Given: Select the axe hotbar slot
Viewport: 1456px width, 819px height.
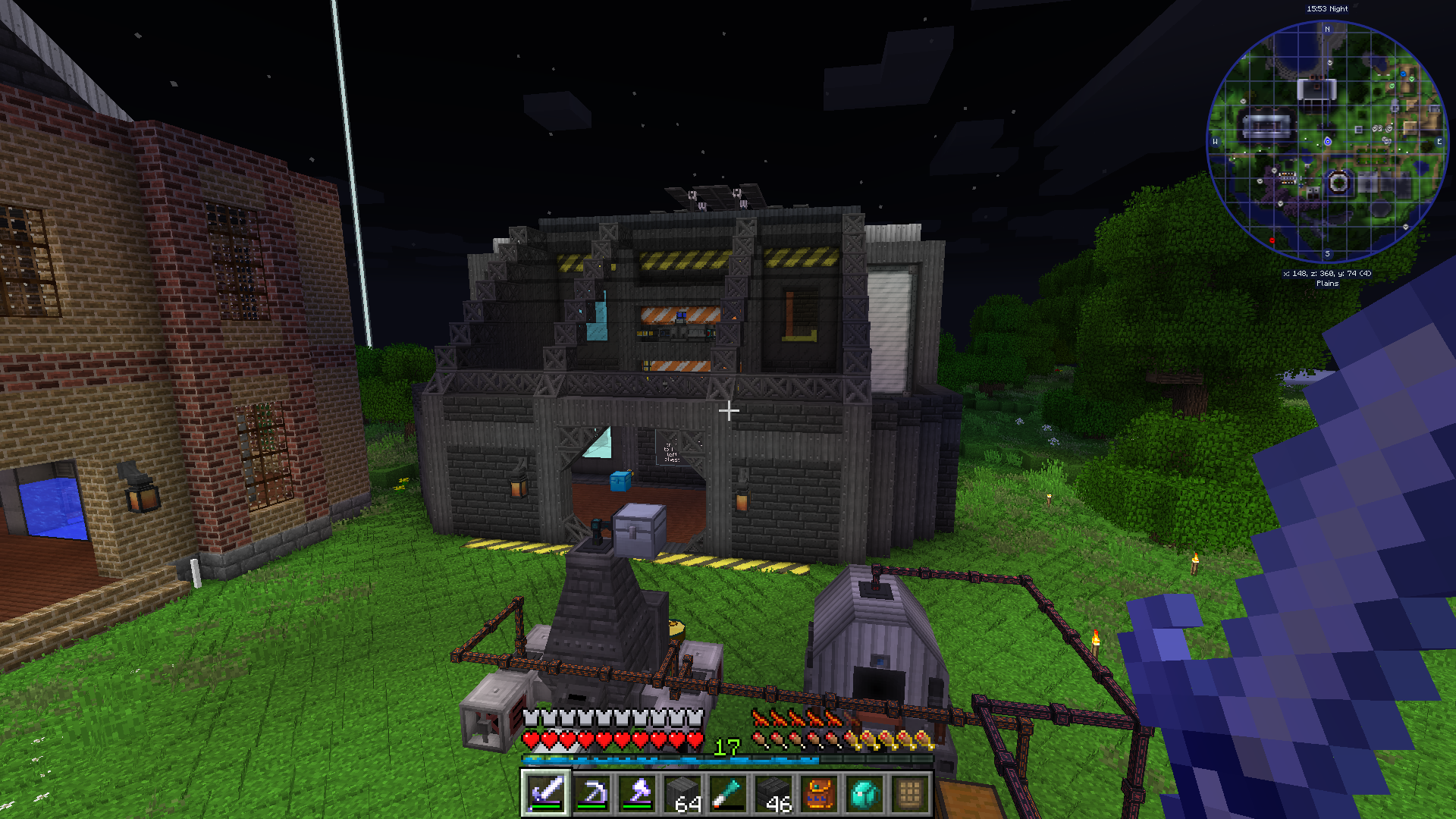Looking at the screenshot, I should (636, 793).
